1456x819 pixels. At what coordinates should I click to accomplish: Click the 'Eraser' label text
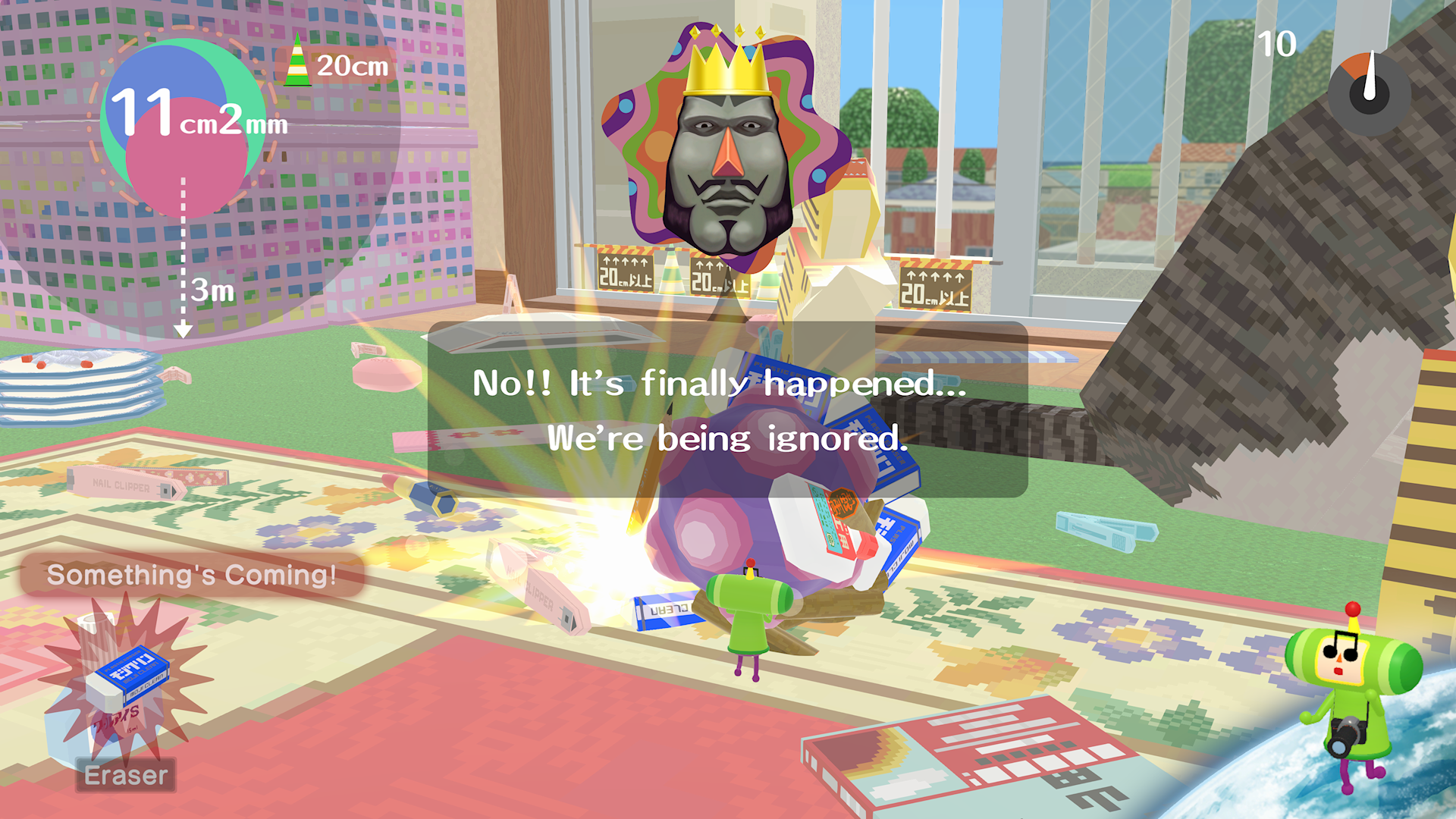pos(126,775)
